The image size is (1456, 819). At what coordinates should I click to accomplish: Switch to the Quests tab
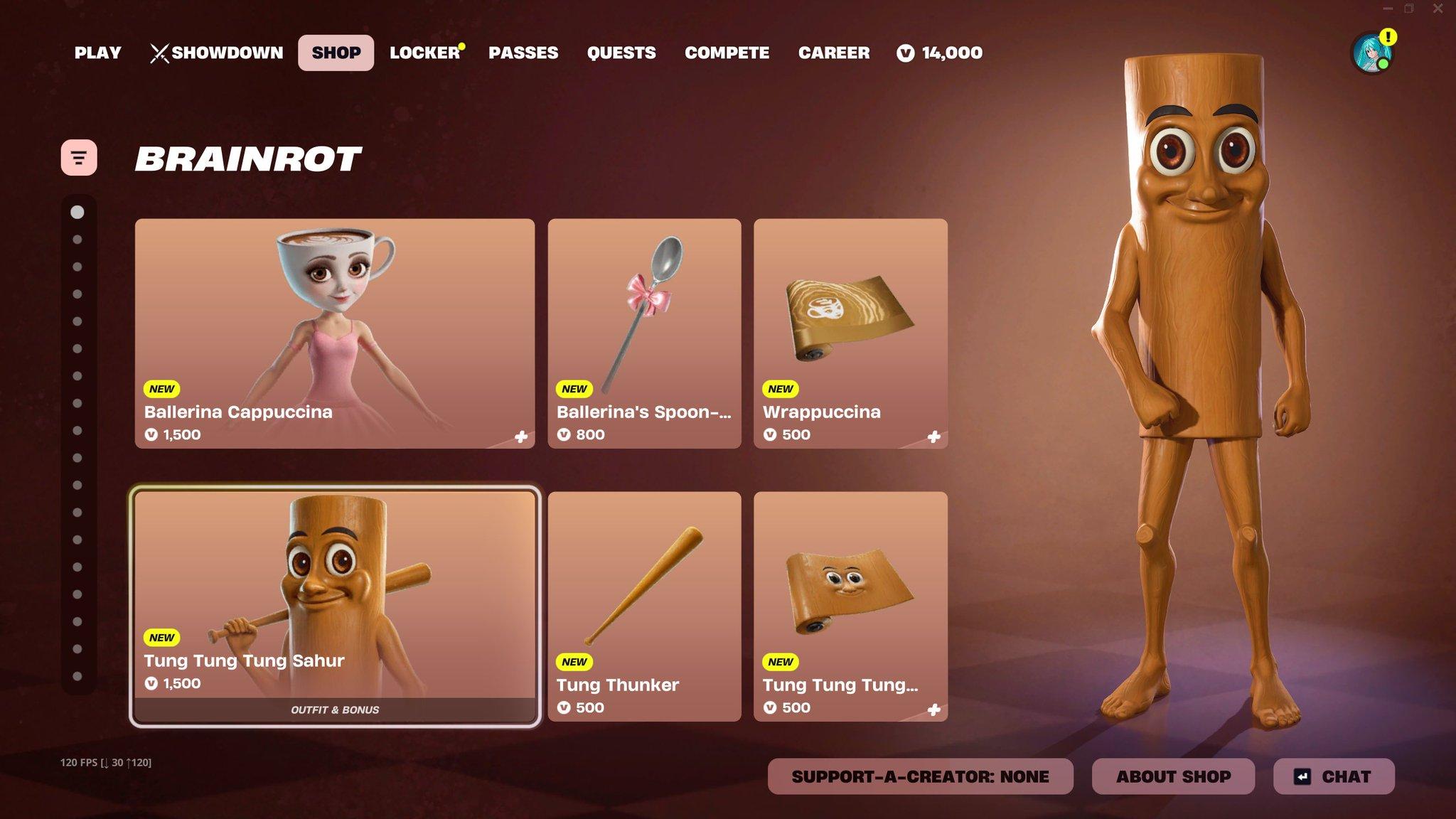[621, 53]
